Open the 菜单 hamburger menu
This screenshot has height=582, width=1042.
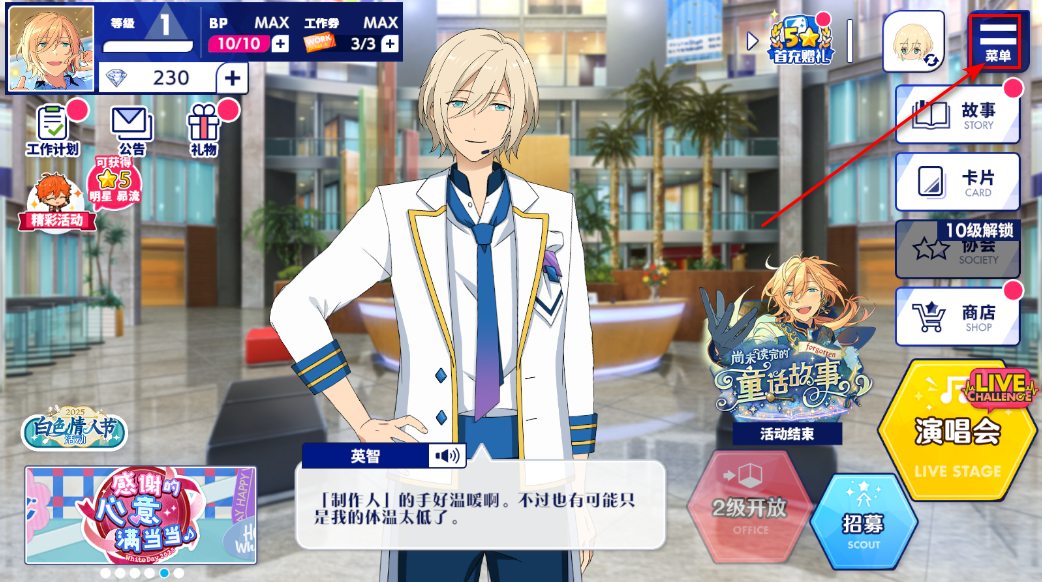tap(996, 41)
